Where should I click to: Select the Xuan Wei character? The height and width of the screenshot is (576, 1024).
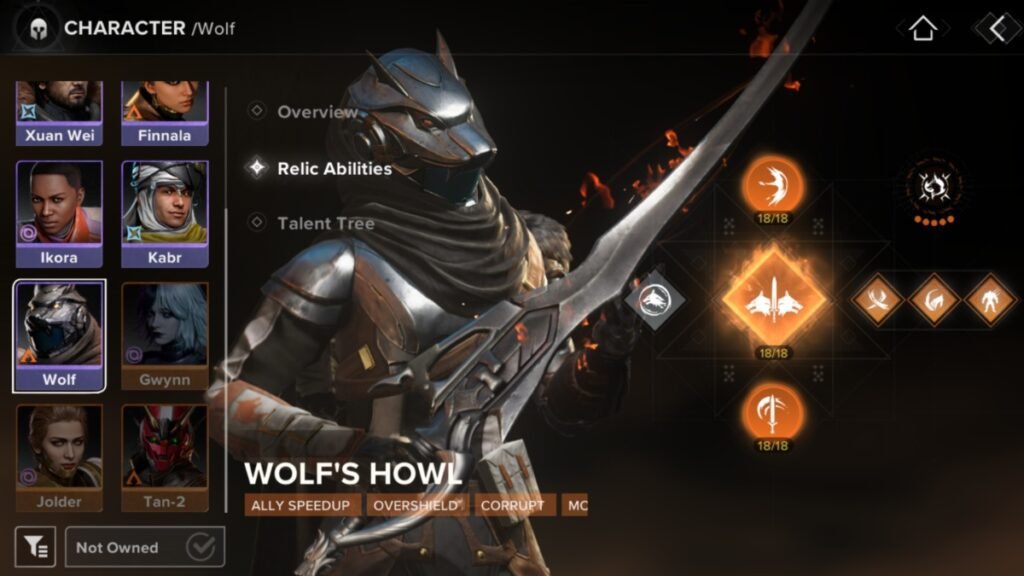point(59,114)
